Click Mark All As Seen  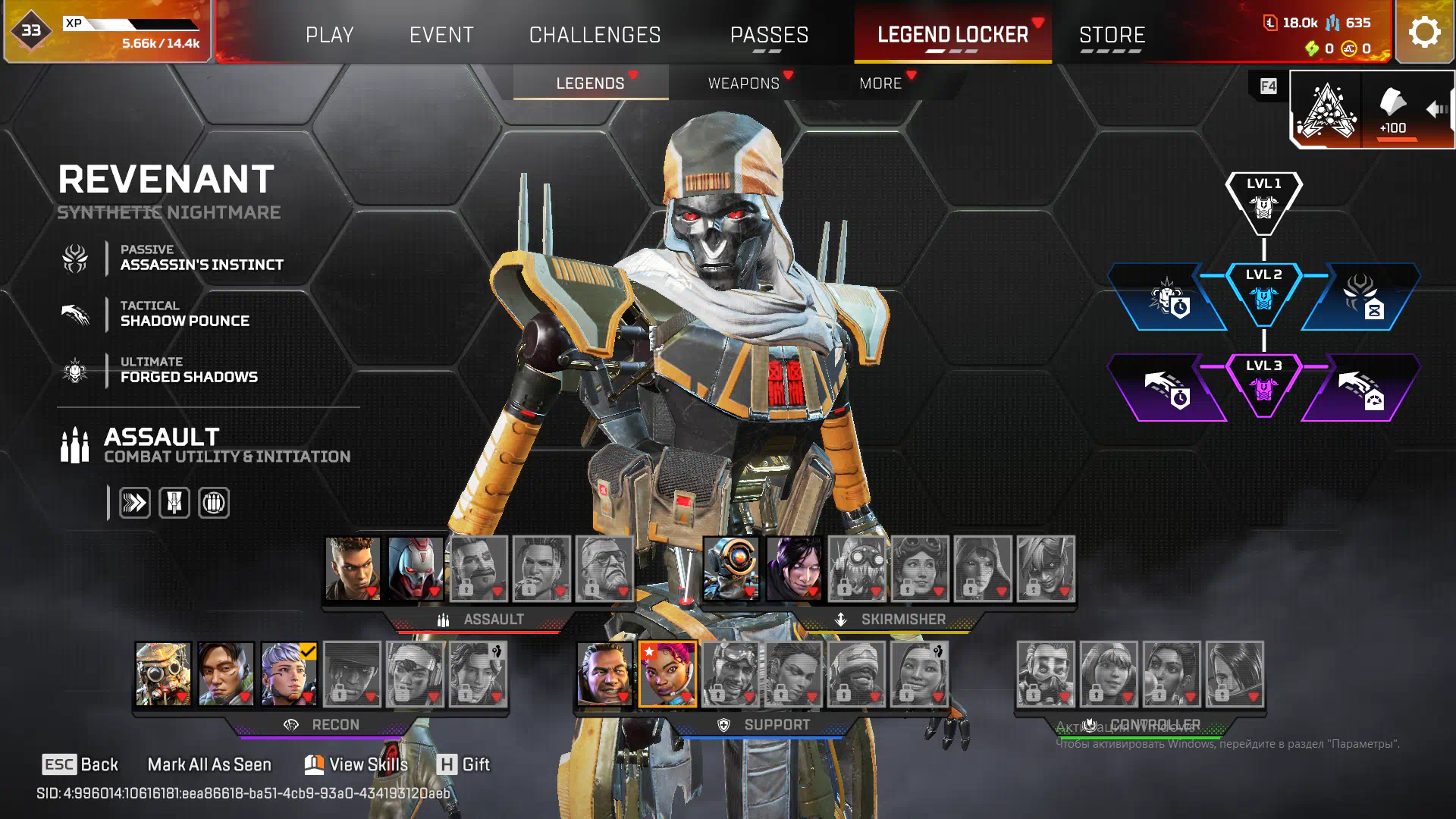tap(209, 764)
